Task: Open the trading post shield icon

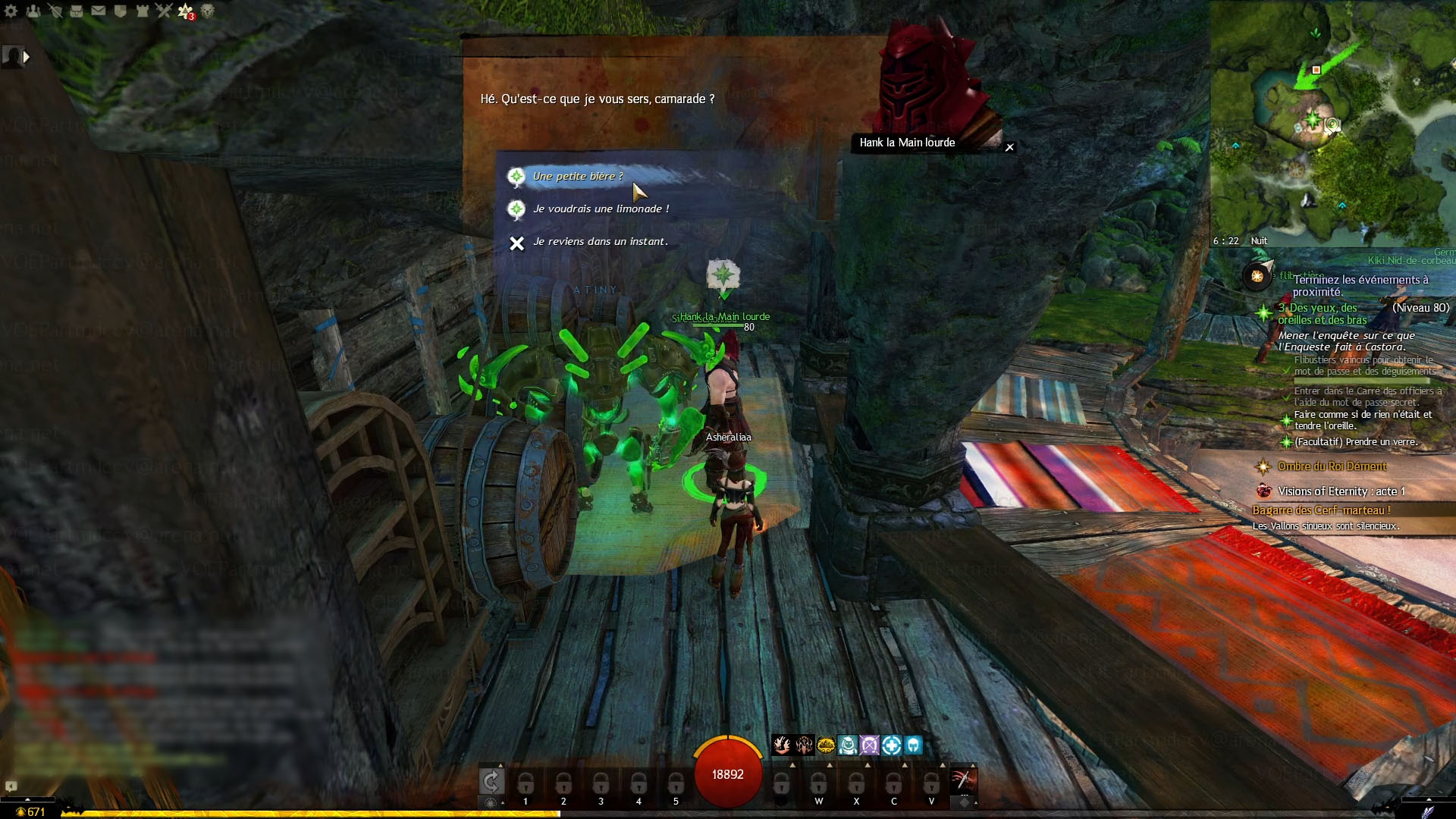Action: [120, 11]
